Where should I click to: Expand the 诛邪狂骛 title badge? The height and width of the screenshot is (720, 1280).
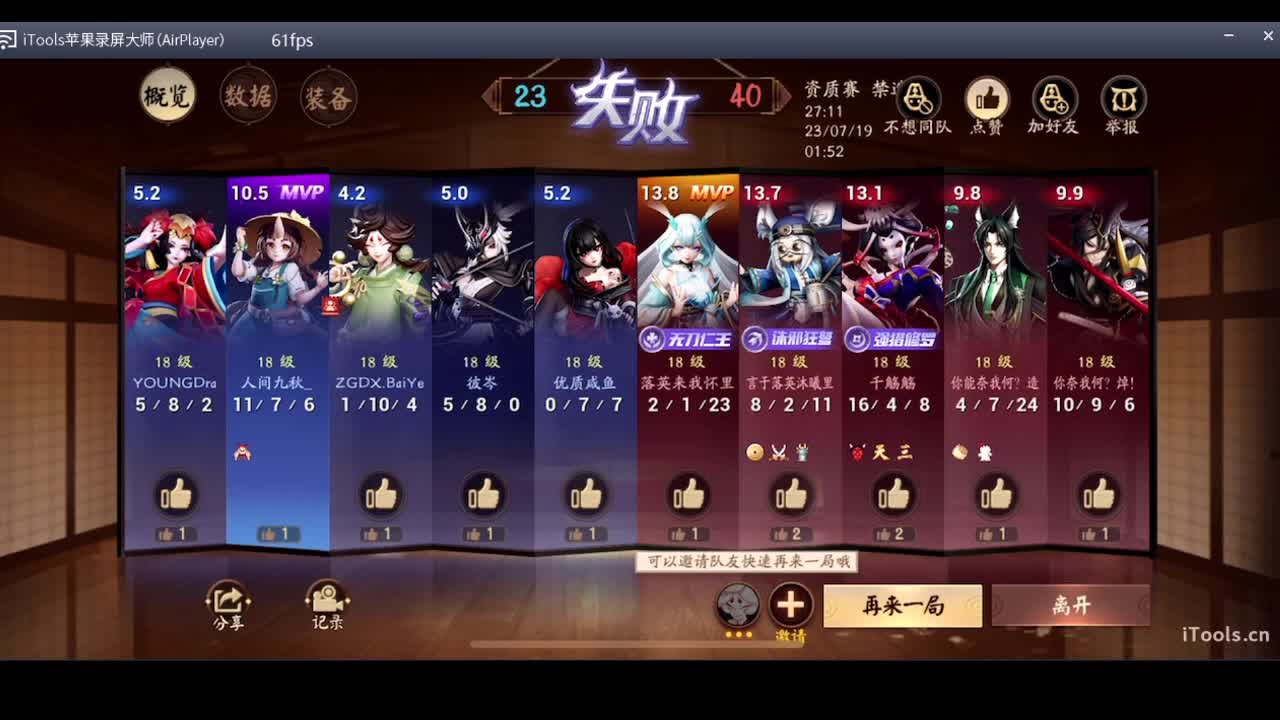tap(789, 339)
